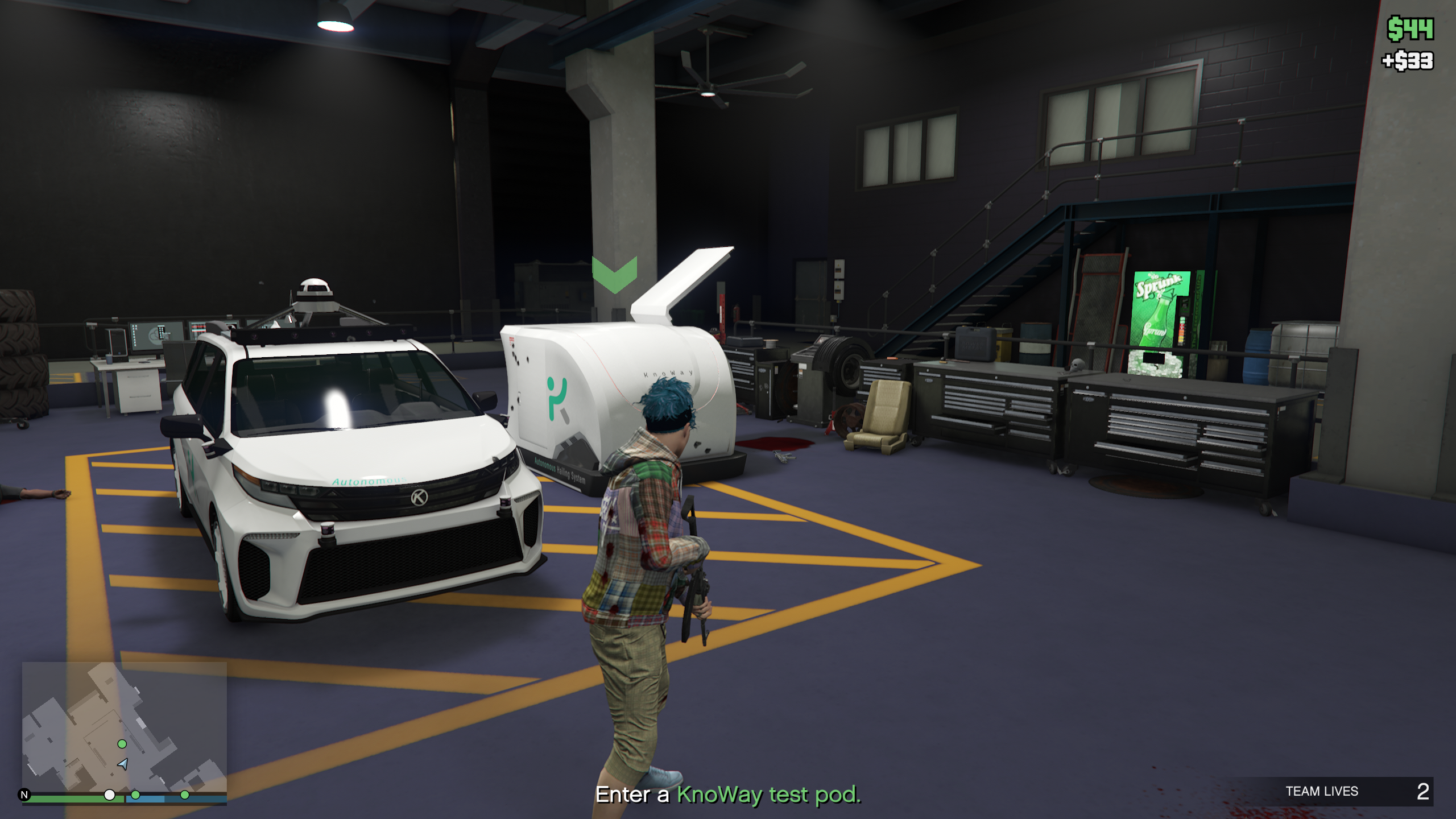This screenshot has height=819, width=1456.
Task: Click the north N compass indicator
Action: pyautogui.click(x=24, y=795)
